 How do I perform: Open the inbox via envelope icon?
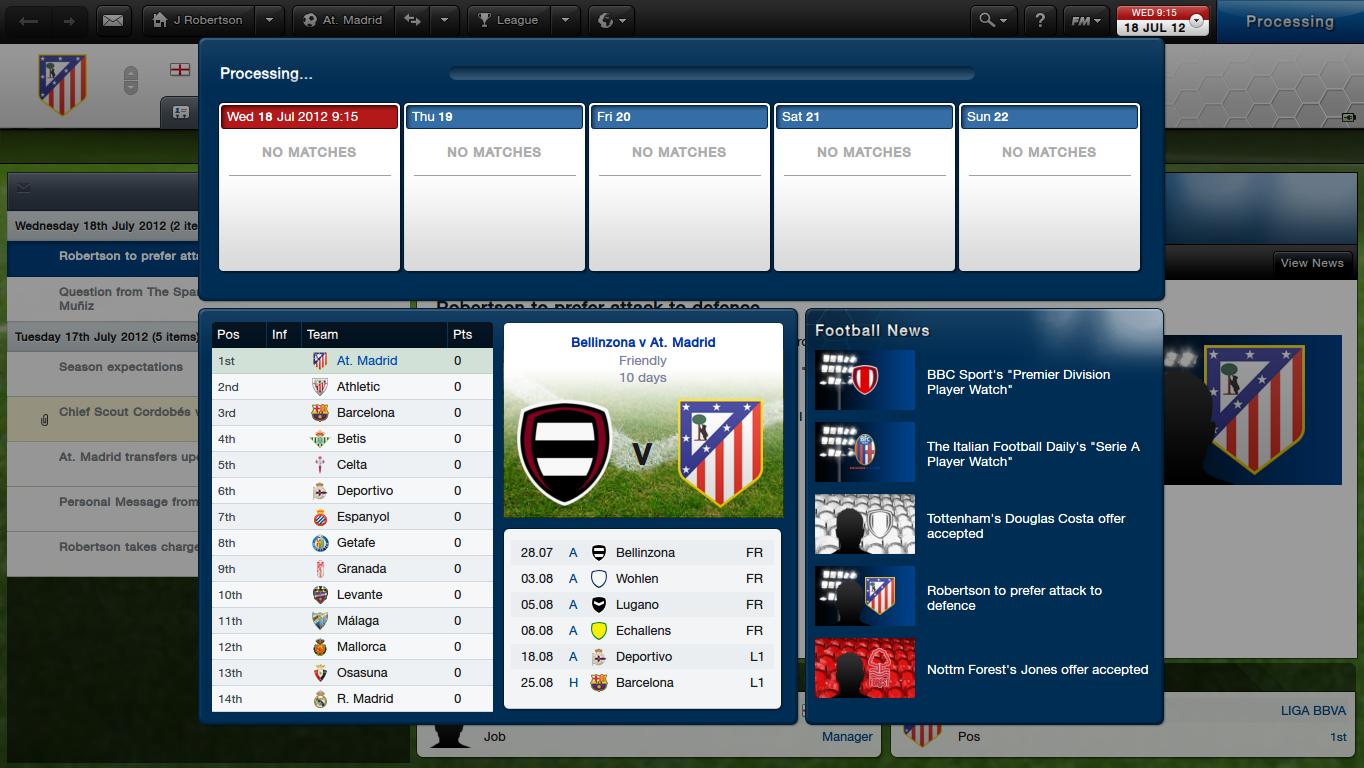112,20
